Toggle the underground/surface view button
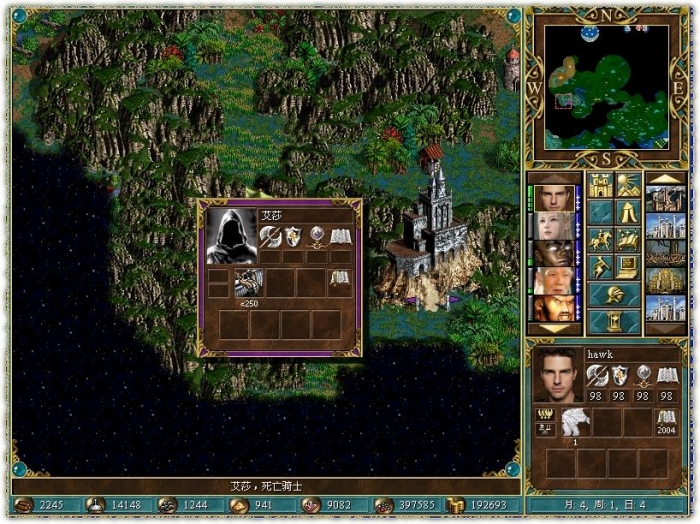Screen dimensions: 700x524 (x=628, y=185)
